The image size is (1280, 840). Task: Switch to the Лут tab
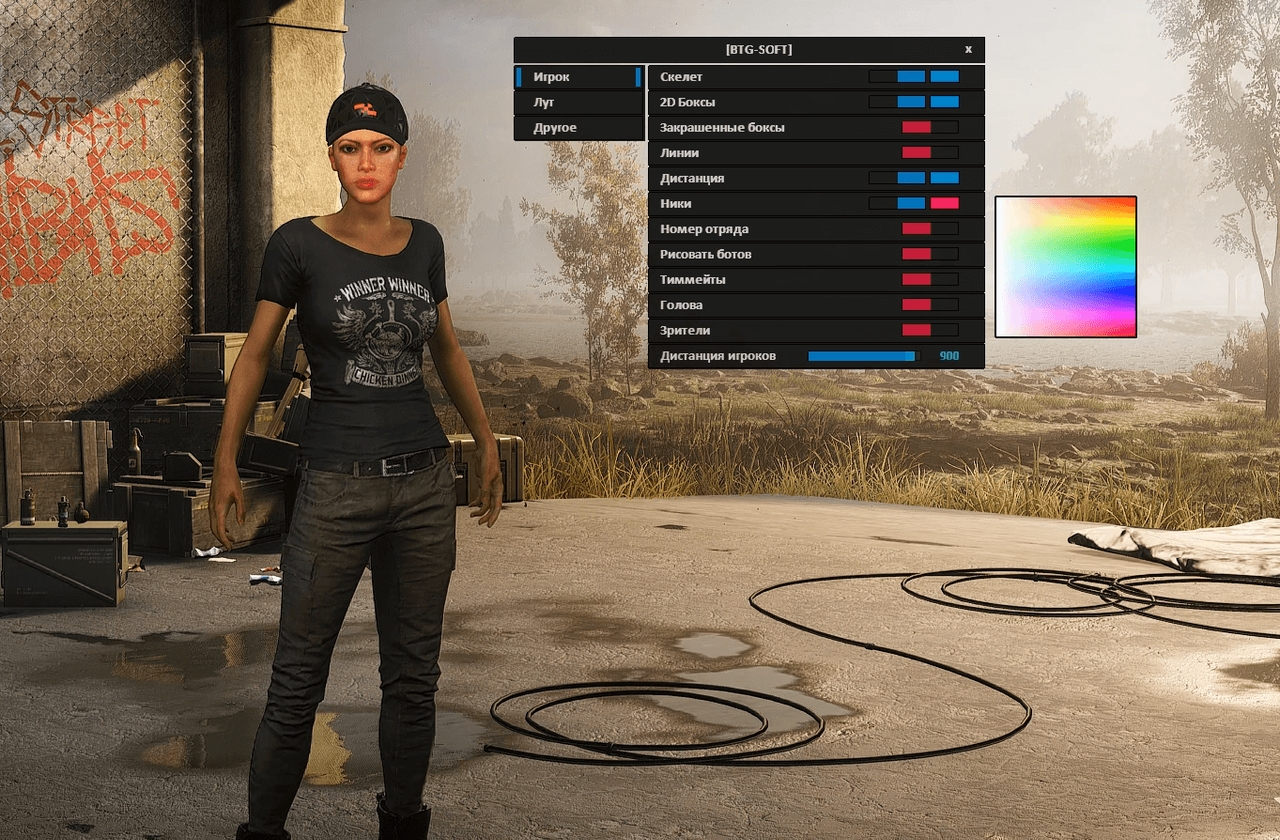pos(578,102)
